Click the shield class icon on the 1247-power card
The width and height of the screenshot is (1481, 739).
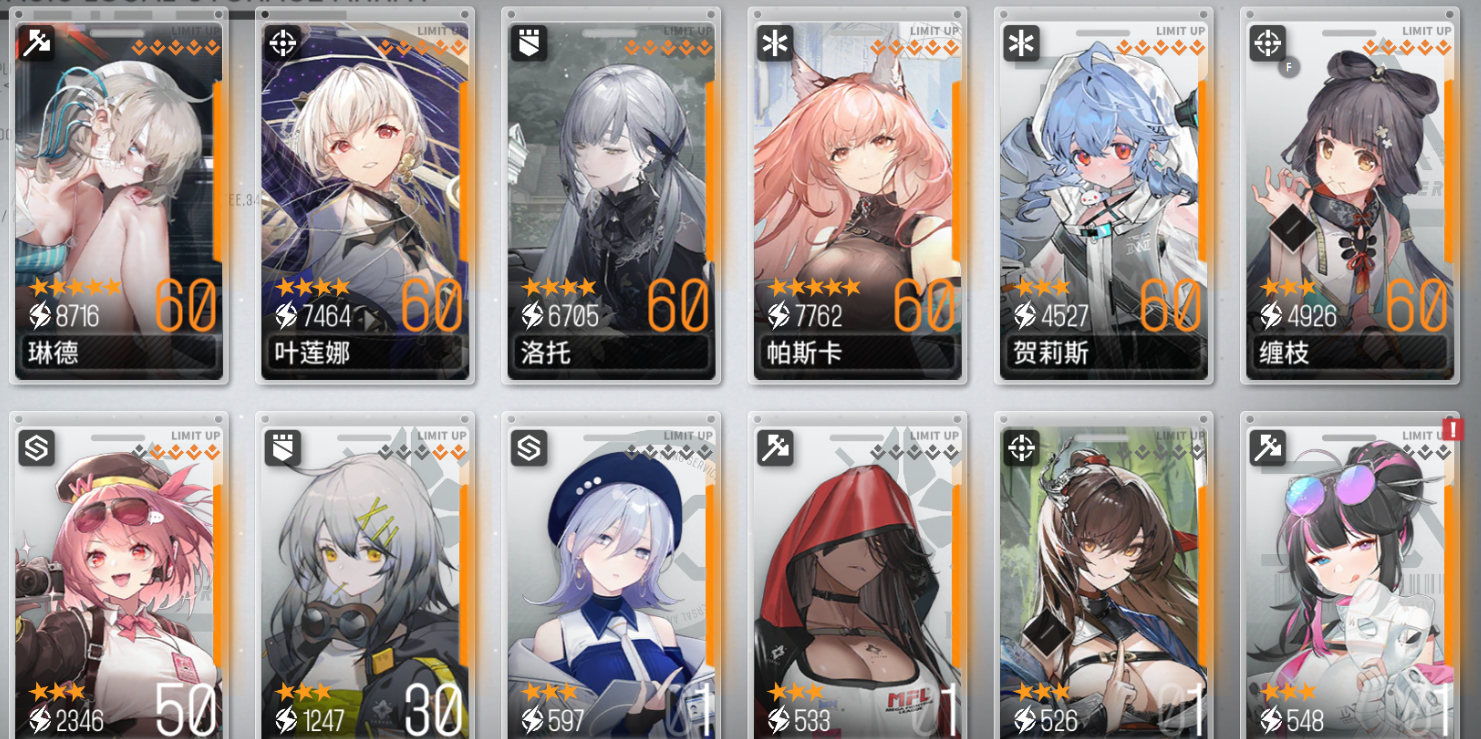tap(281, 449)
